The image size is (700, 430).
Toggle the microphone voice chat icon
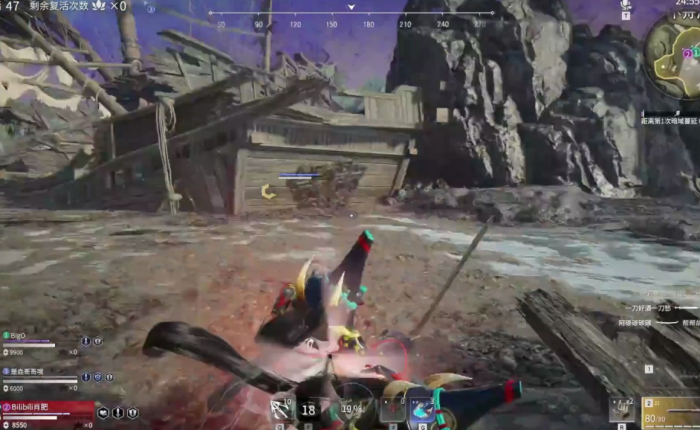tap(625, 6)
